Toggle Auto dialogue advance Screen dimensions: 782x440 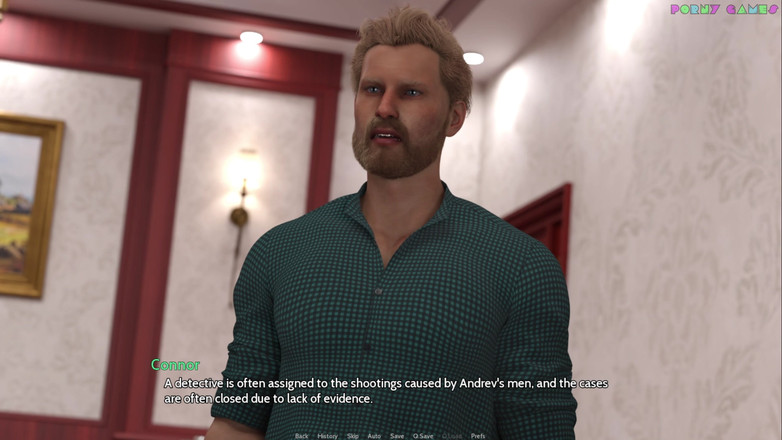tap(374, 436)
